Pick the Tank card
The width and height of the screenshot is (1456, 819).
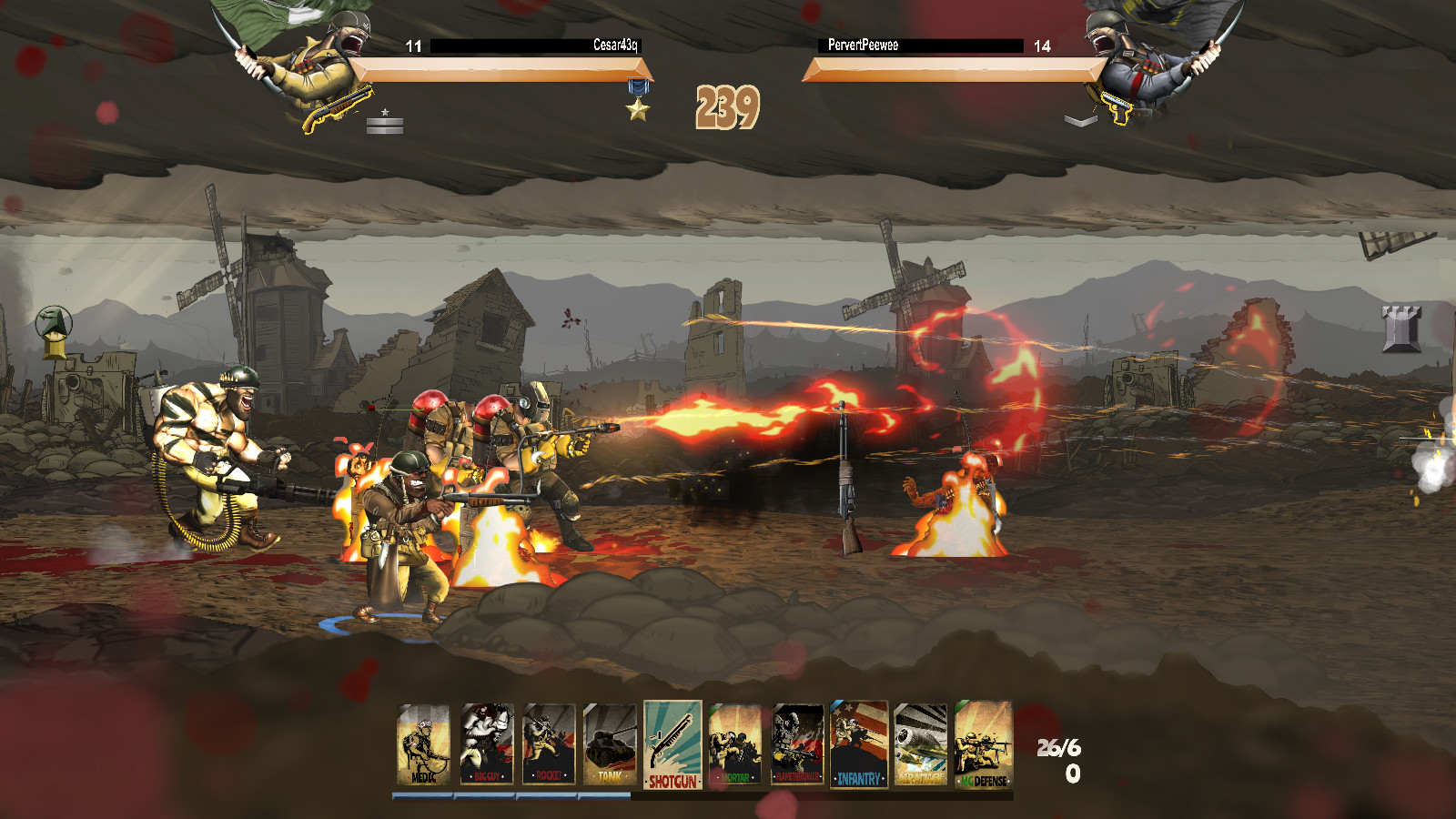[610, 744]
